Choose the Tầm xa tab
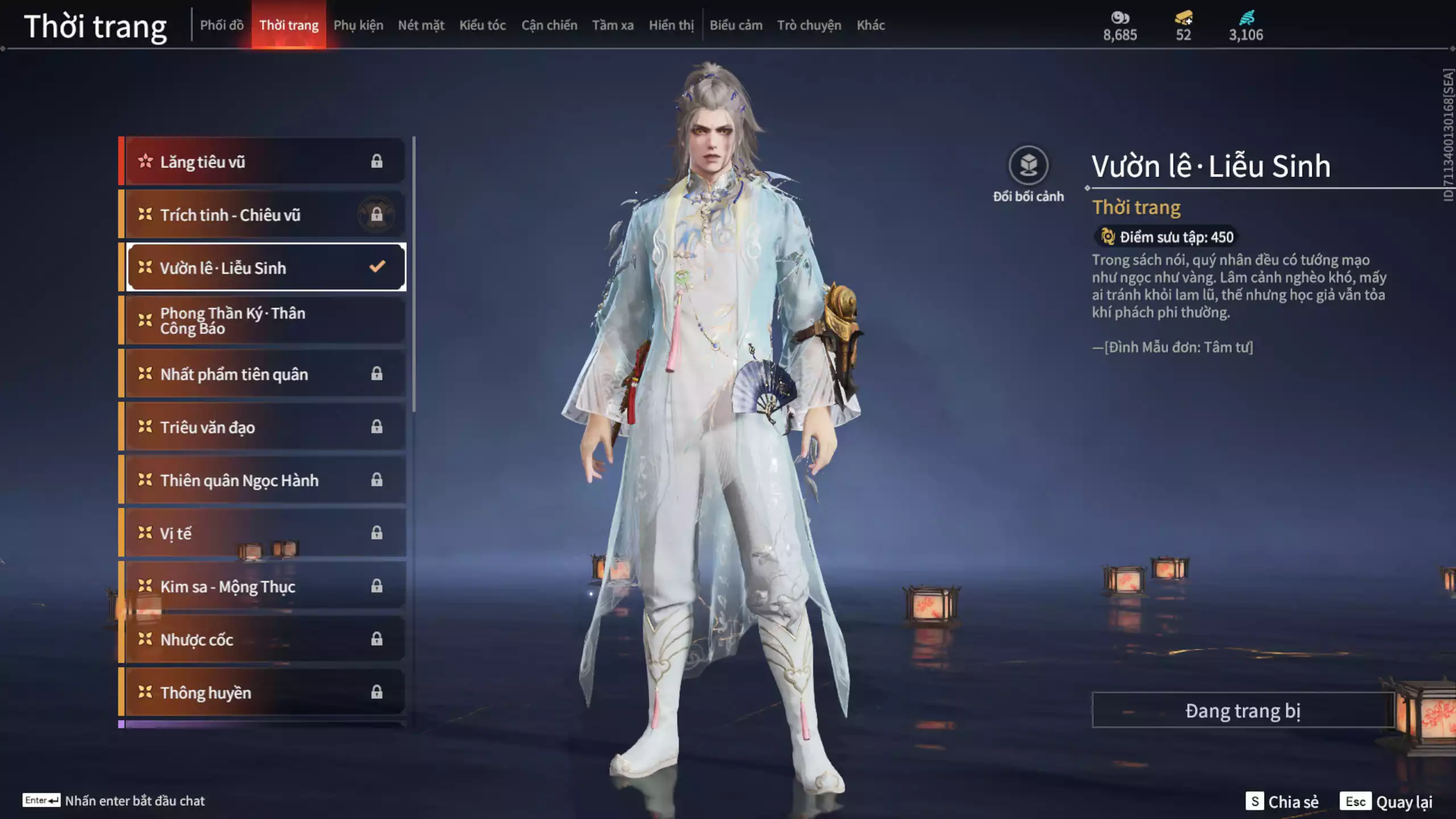1456x819 pixels. click(x=613, y=25)
